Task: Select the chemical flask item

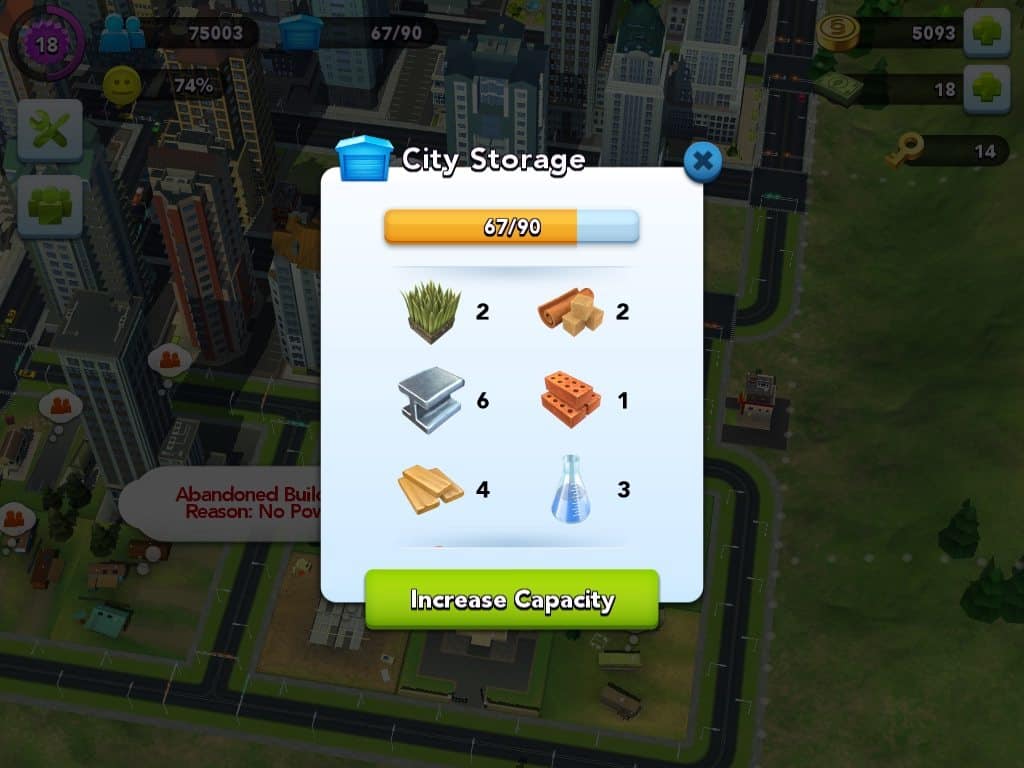Action: pyautogui.click(x=571, y=489)
